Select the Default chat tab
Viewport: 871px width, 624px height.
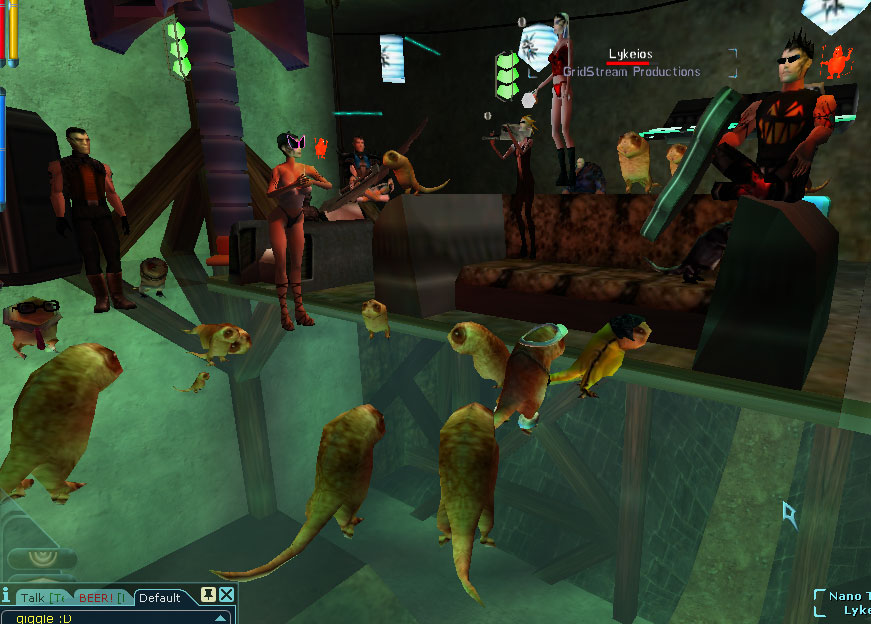[160, 598]
